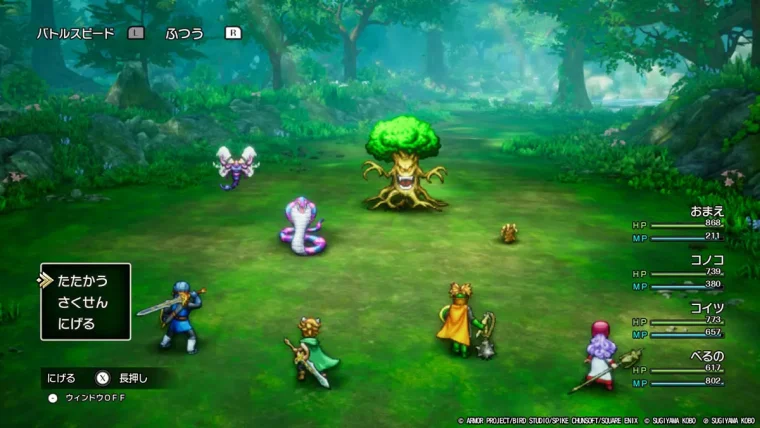Change the バトルスピード ふつう setting
Viewport: 760px width, 428px height.
(184, 33)
